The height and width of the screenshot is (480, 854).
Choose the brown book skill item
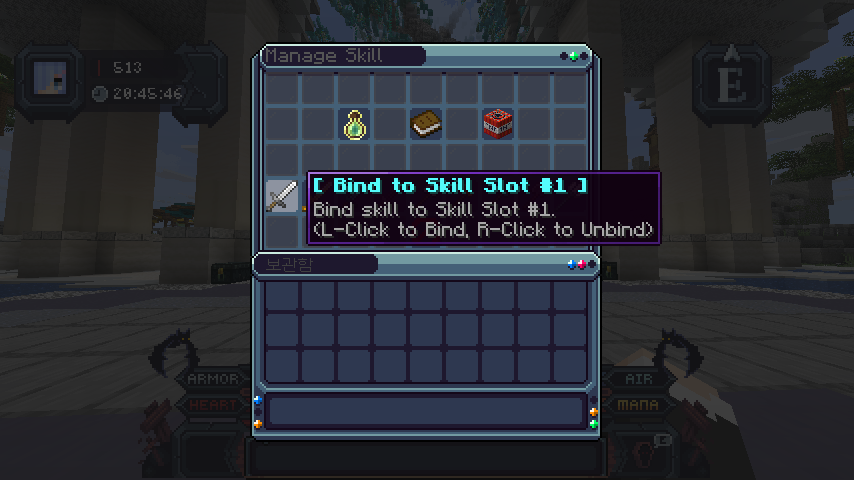click(x=426, y=124)
